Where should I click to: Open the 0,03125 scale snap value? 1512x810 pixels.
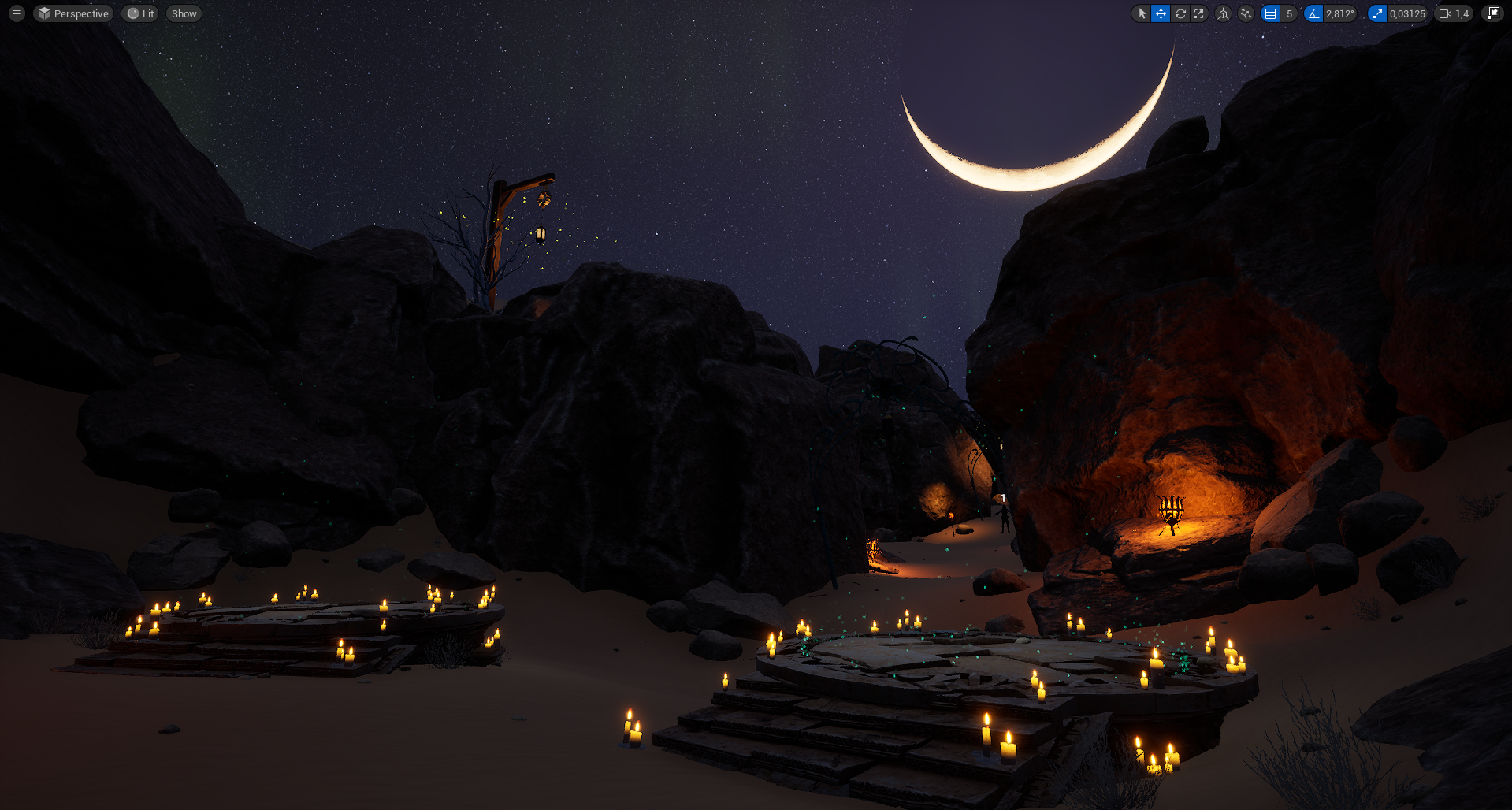click(x=1407, y=13)
